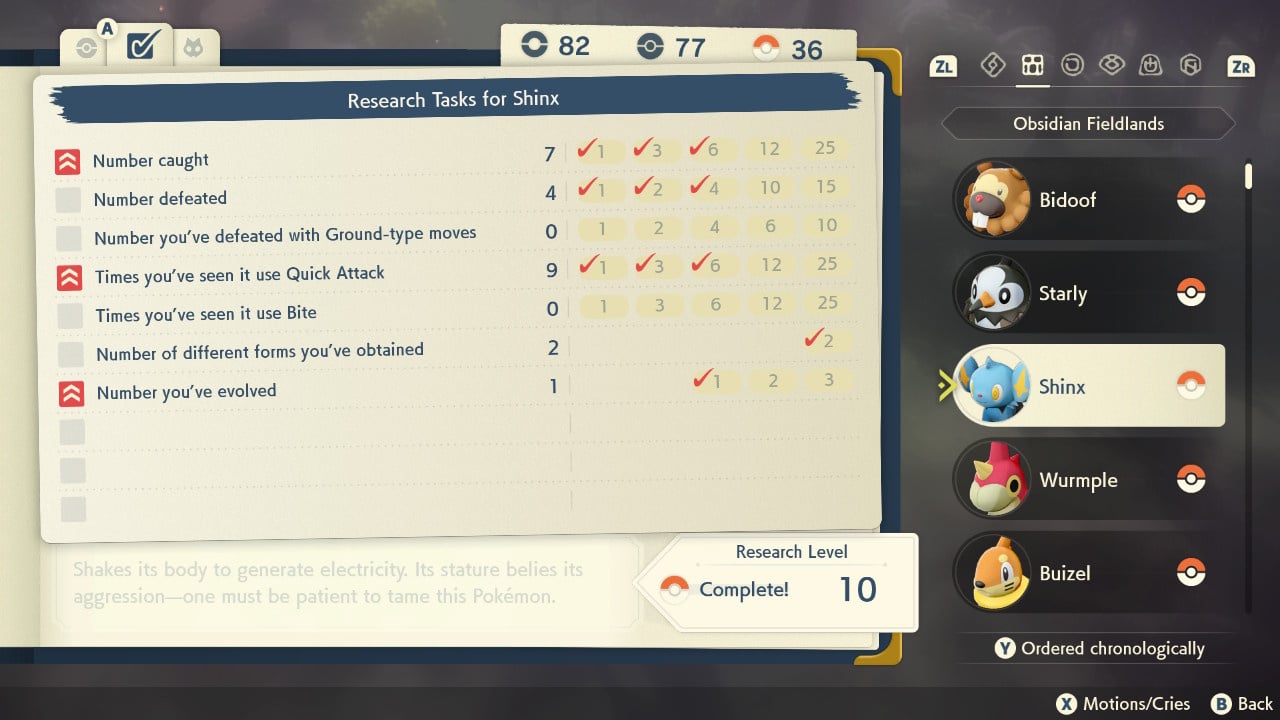Viewport: 1280px width, 720px height.
Task: Select the underlined grid-pattern area tab
Action: tap(1032, 66)
